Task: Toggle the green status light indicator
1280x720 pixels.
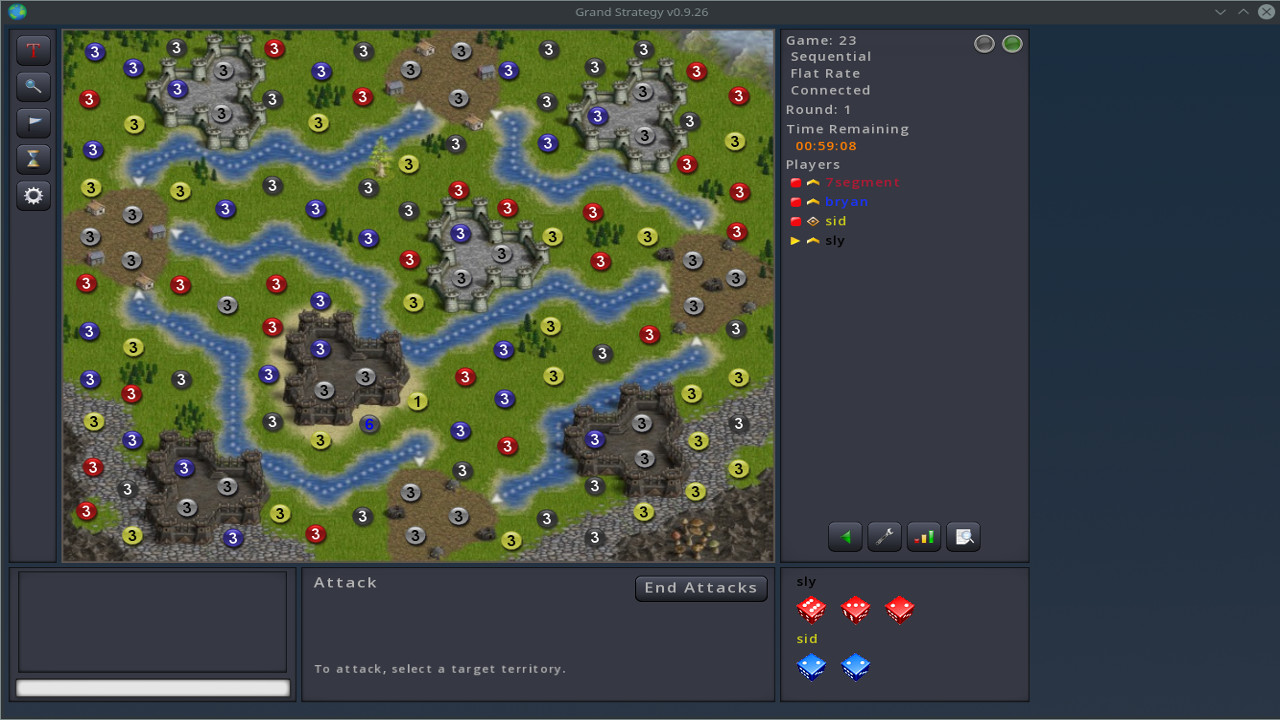Action: point(1012,43)
